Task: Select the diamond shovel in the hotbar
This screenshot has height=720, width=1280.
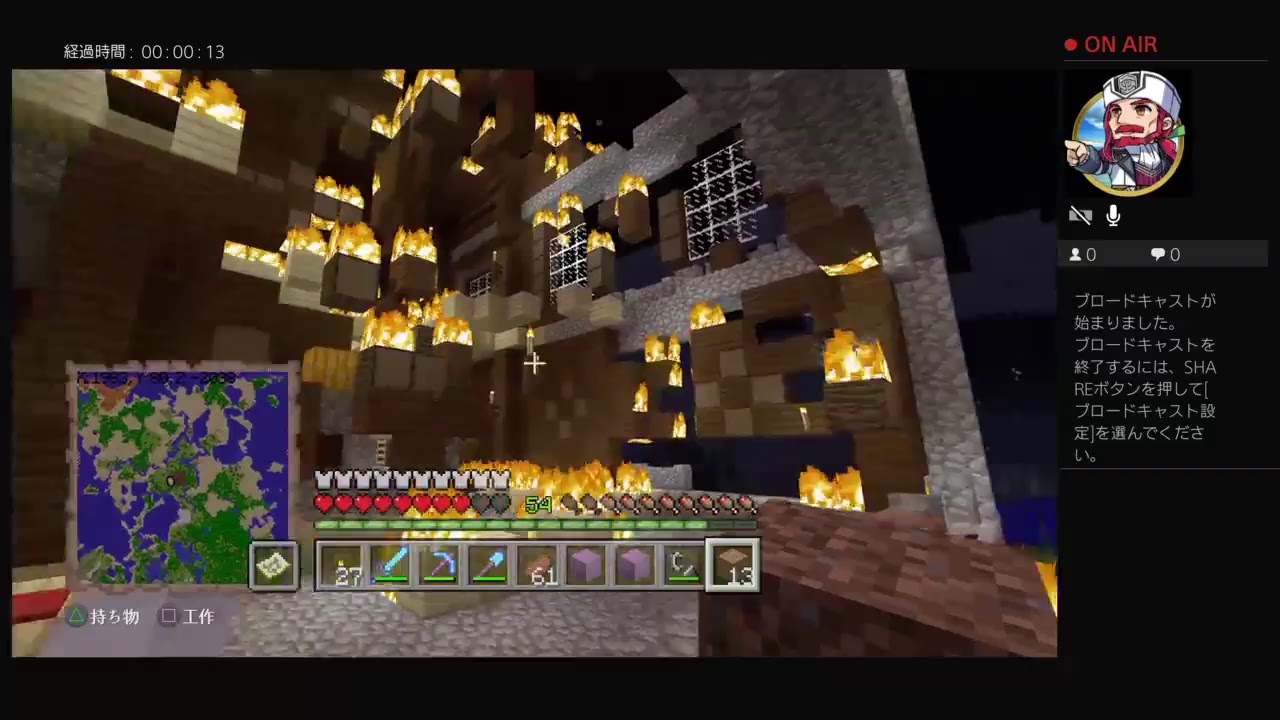Action: point(490,565)
